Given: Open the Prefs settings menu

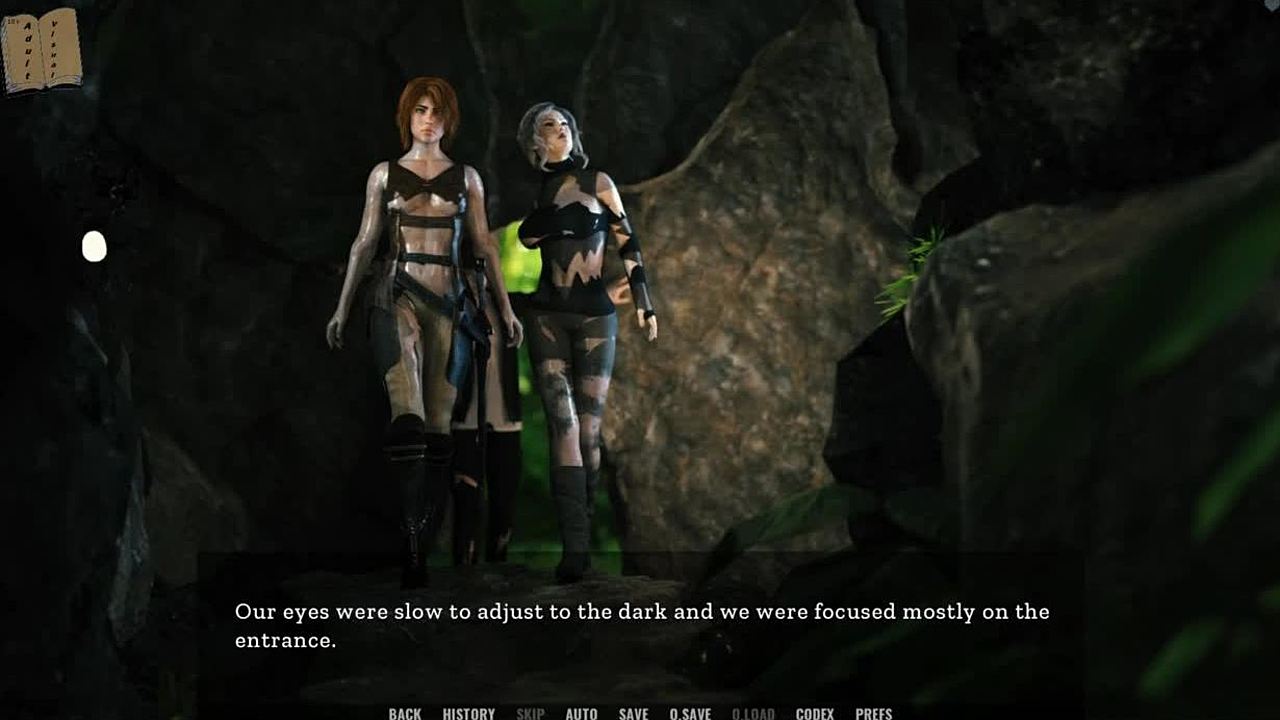Looking at the screenshot, I should 873,713.
